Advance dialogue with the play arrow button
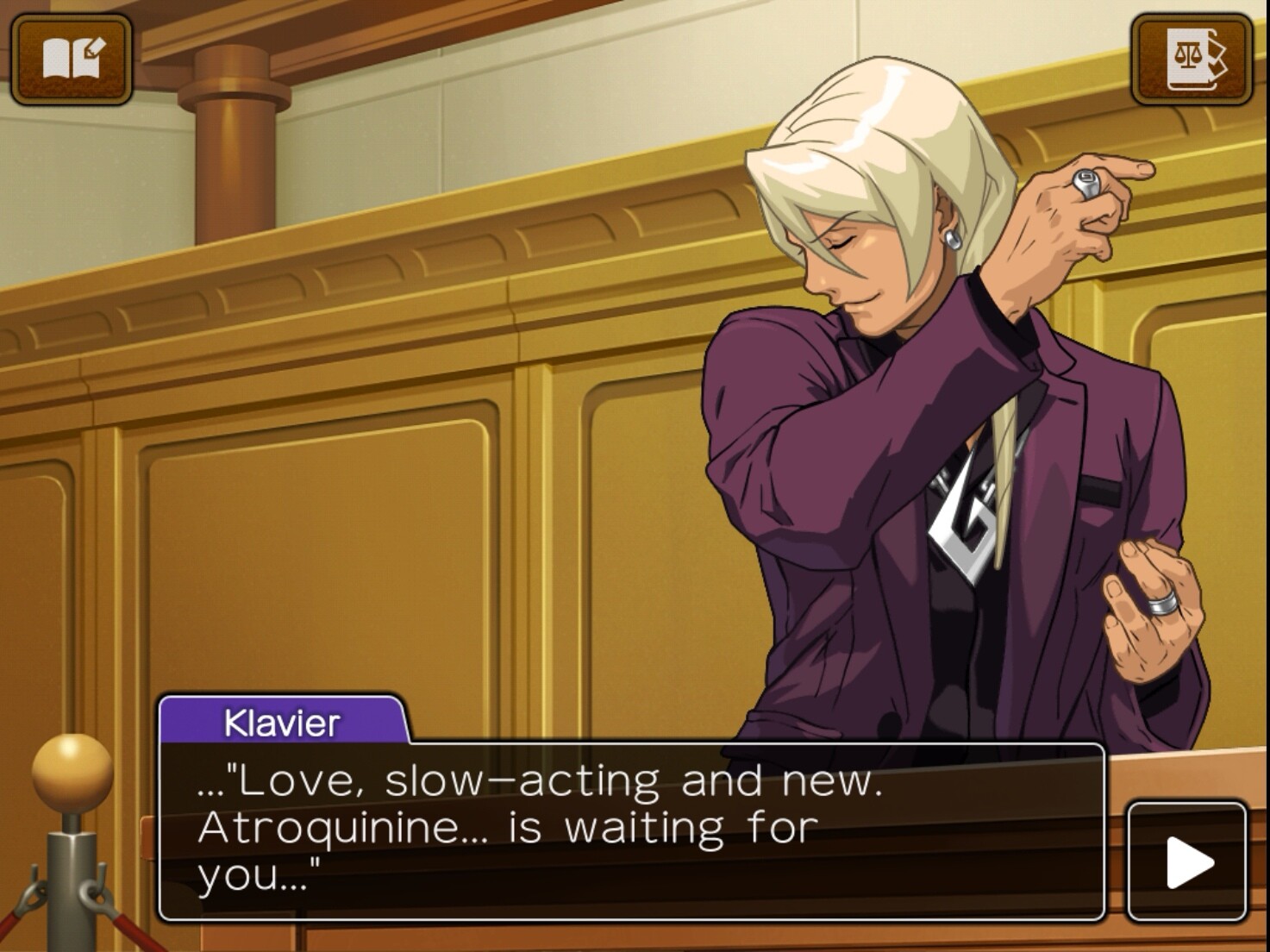Viewport: 1270px width, 952px height. pos(1187,861)
